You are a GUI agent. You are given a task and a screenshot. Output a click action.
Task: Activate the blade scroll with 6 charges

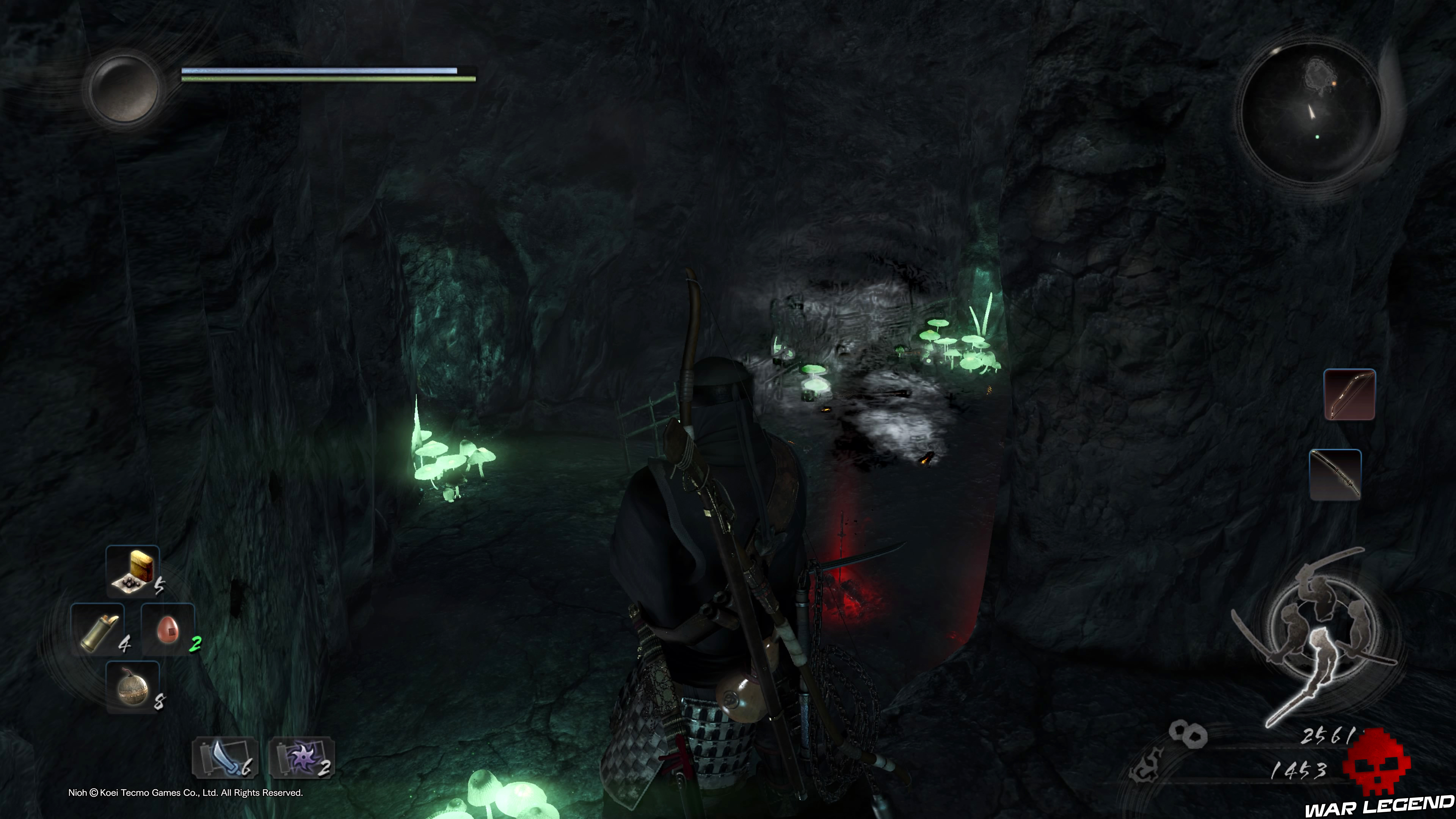pos(225,758)
